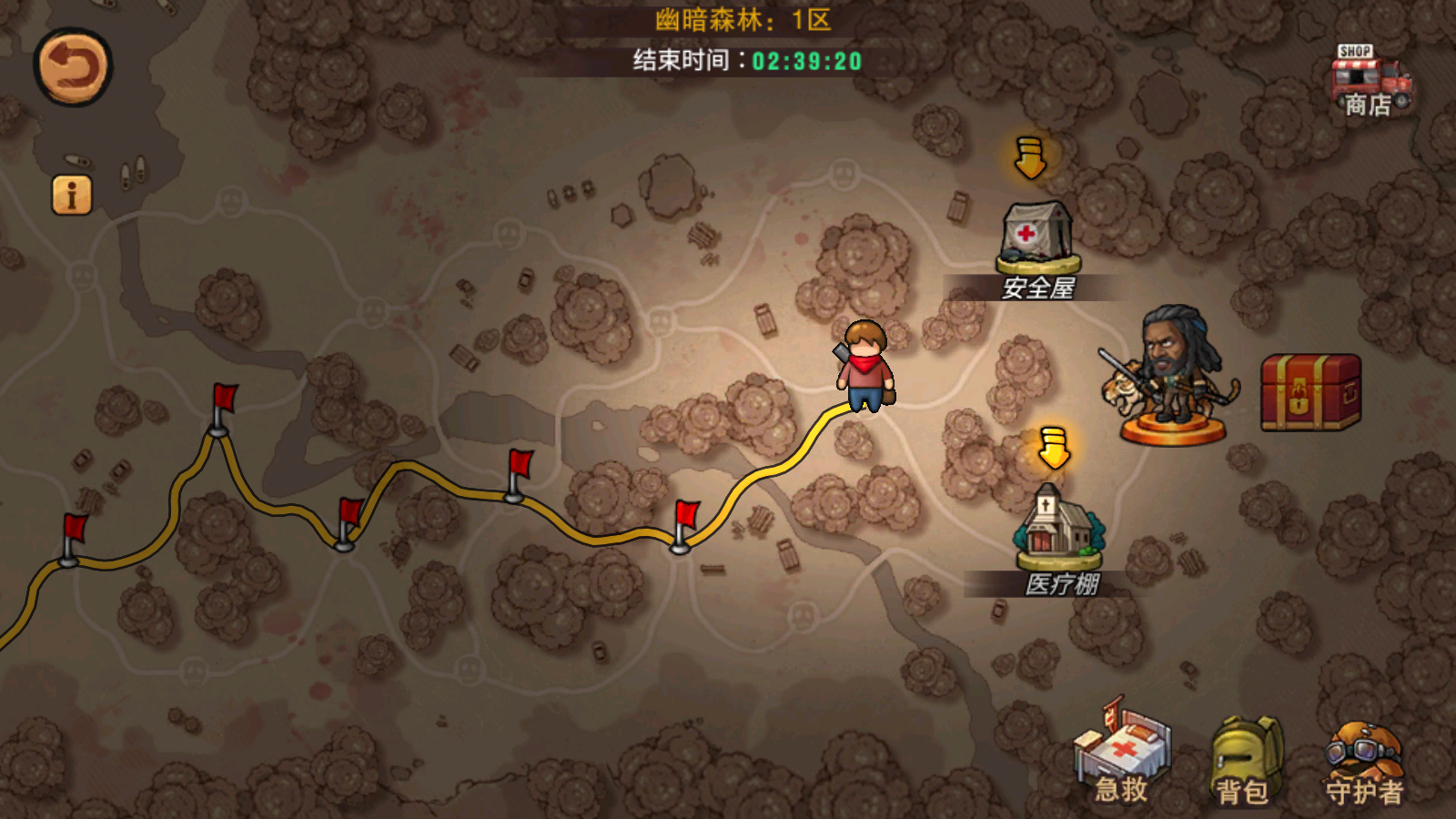This screenshot has height=819, width=1456.
Task: Go back with the orange return arrow
Action: [73, 67]
